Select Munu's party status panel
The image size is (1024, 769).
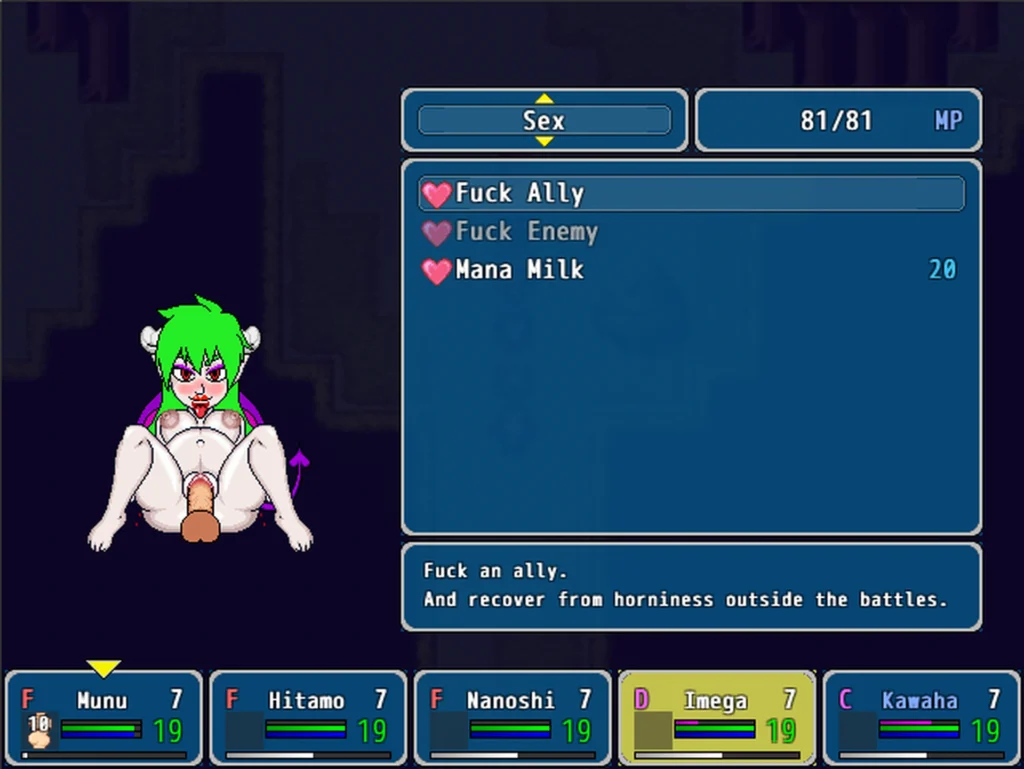pyautogui.click(x=104, y=717)
